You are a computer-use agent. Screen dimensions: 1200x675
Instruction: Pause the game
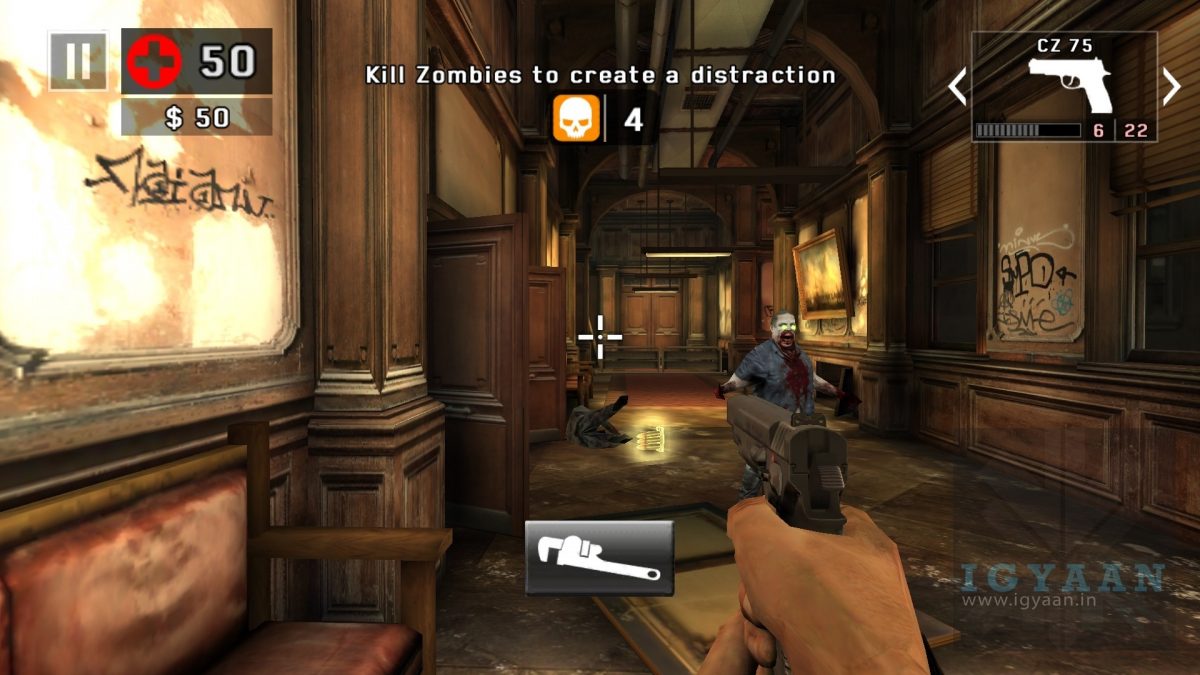(77, 61)
